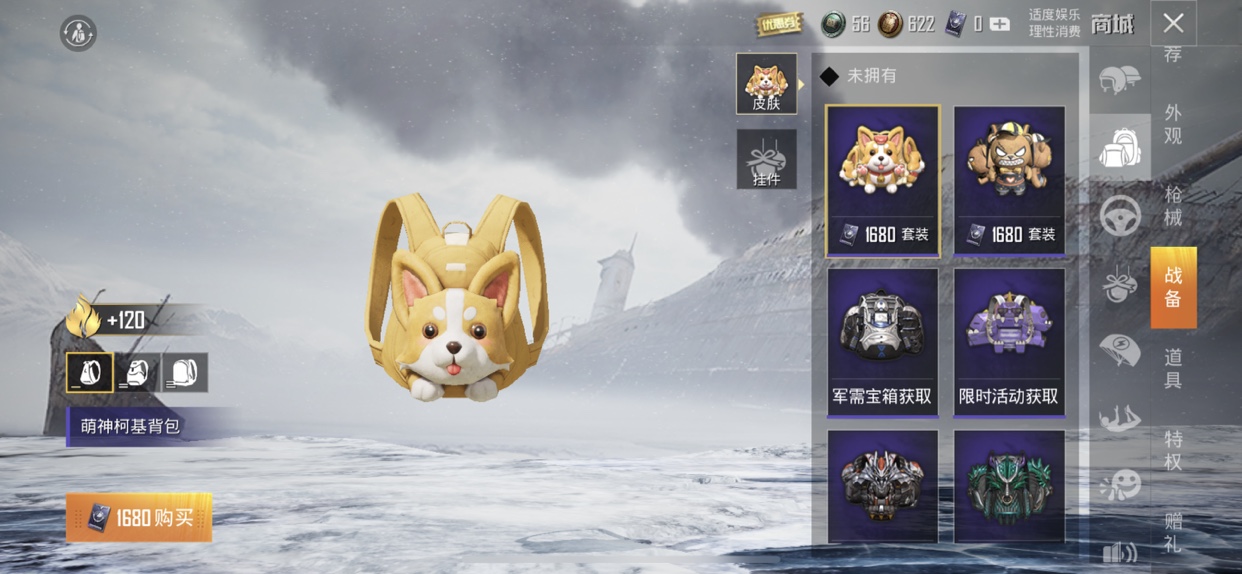Select the corgi backpack set thumbnail

pyautogui.click(x=883, y=180)
